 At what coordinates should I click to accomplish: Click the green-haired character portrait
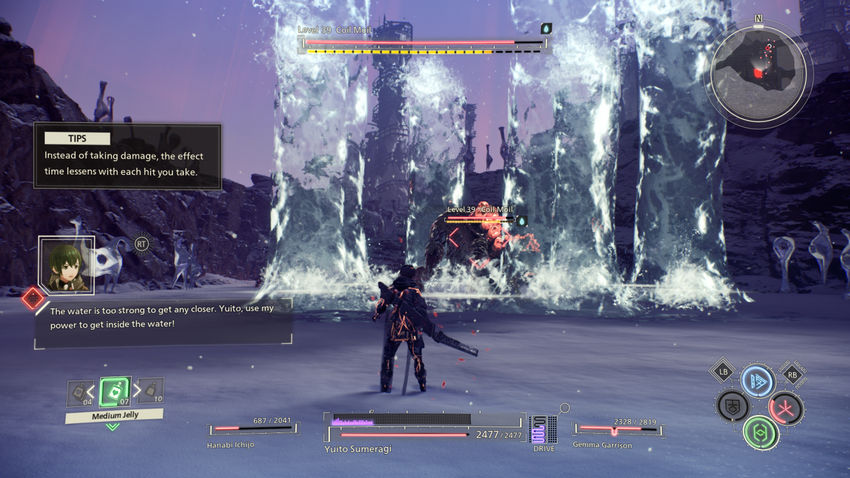[x=67, y=263]
